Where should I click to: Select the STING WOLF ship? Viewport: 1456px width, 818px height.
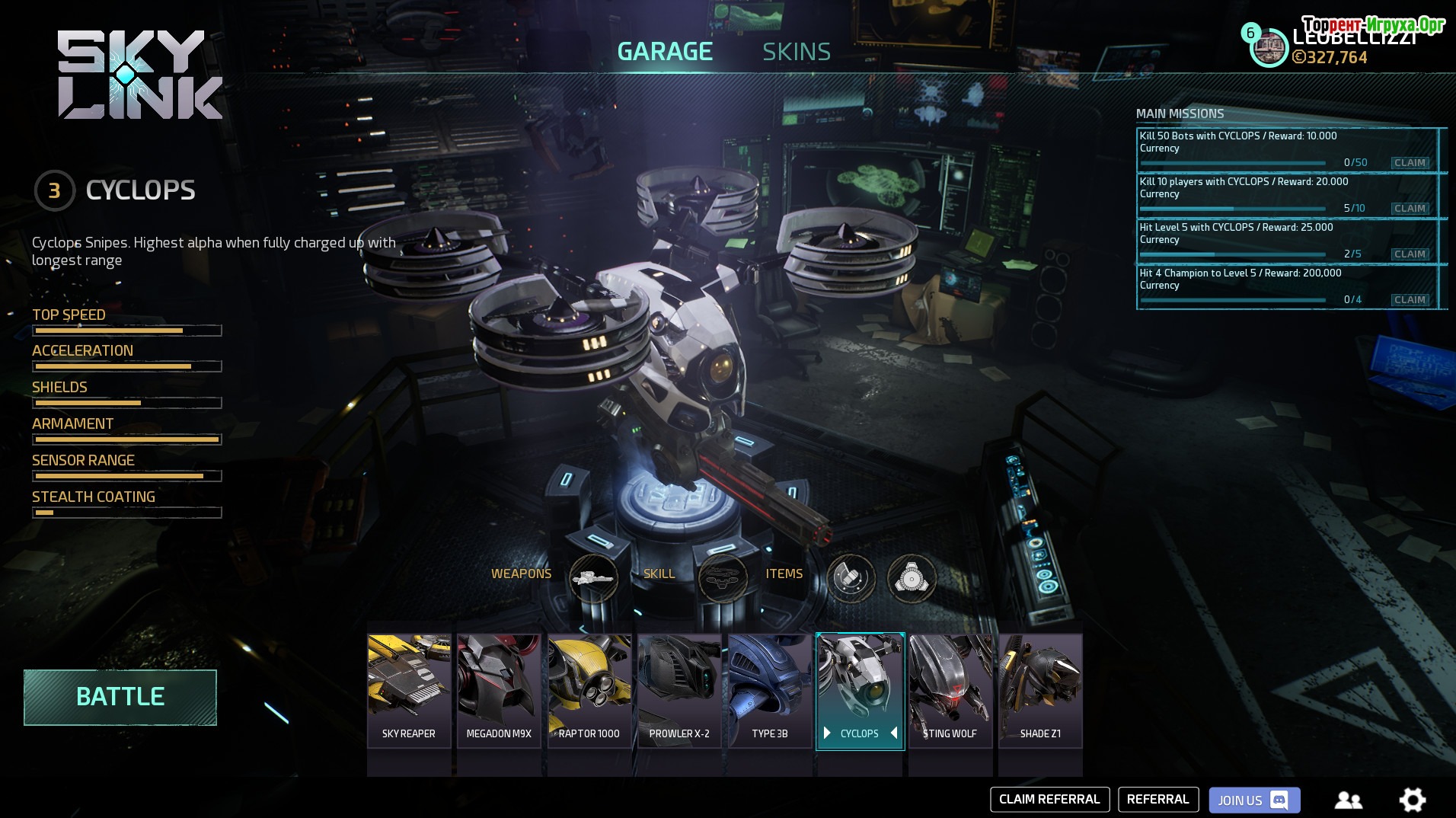[950, 690]
